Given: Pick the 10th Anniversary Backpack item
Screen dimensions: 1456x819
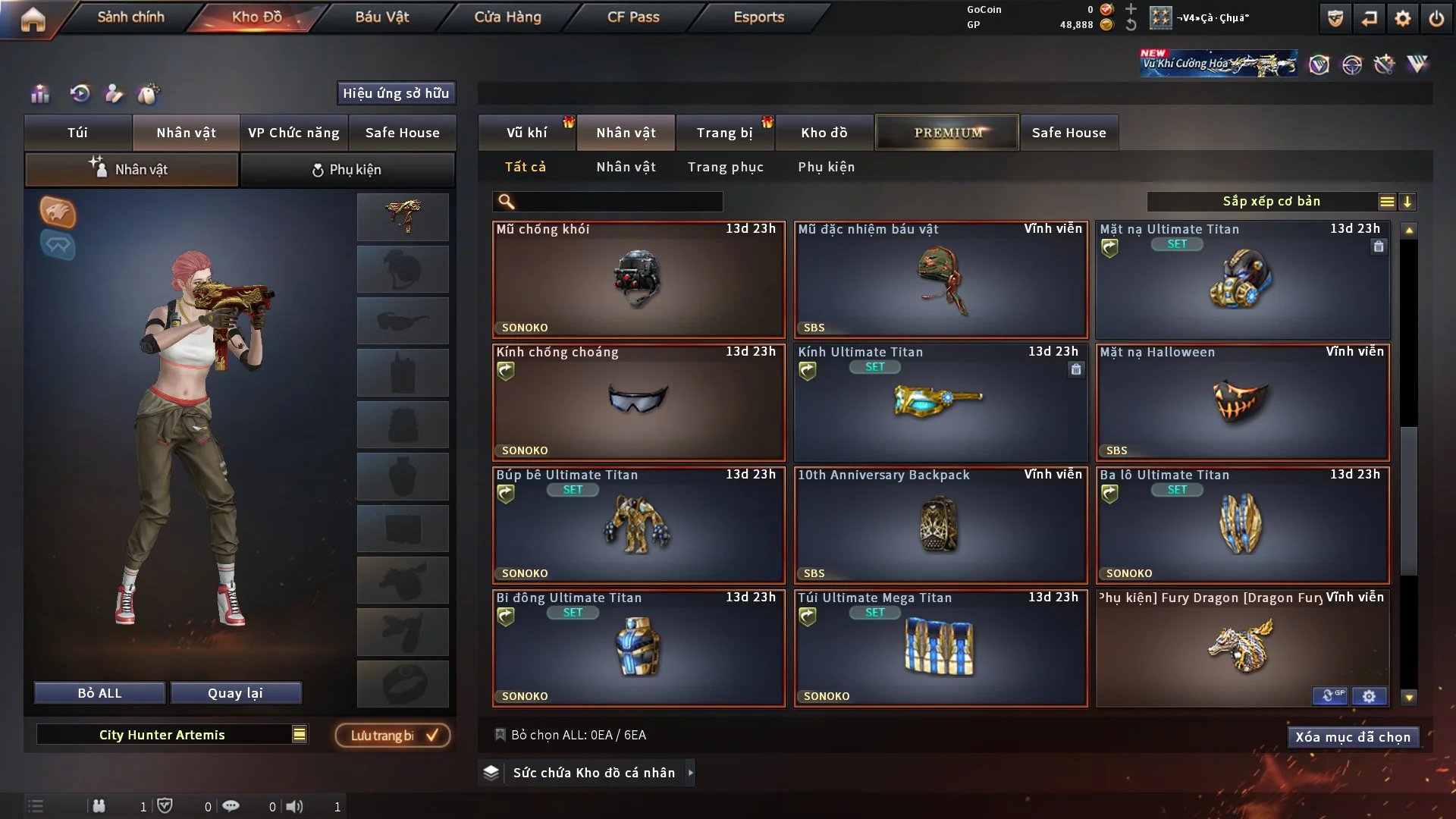Looking at the screenshot, I should tap(940, 526).
